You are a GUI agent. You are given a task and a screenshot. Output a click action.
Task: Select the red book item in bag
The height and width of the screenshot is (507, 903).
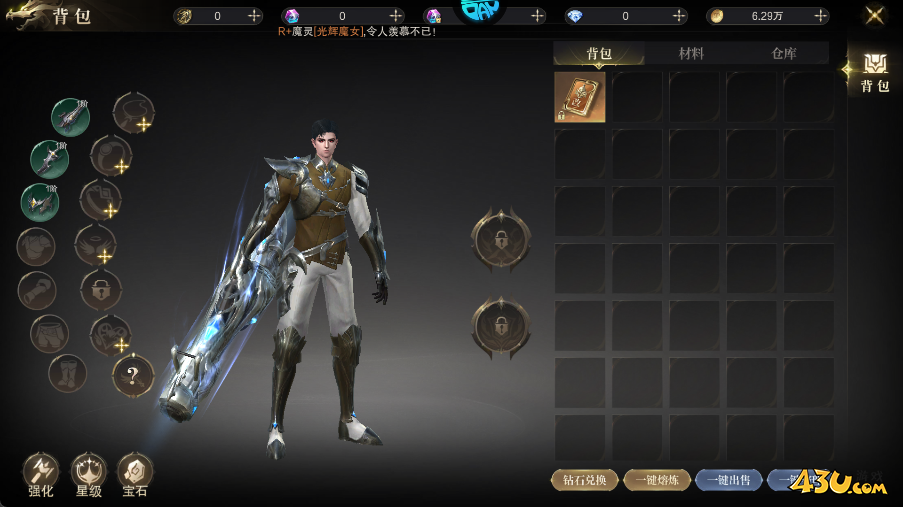580,97
